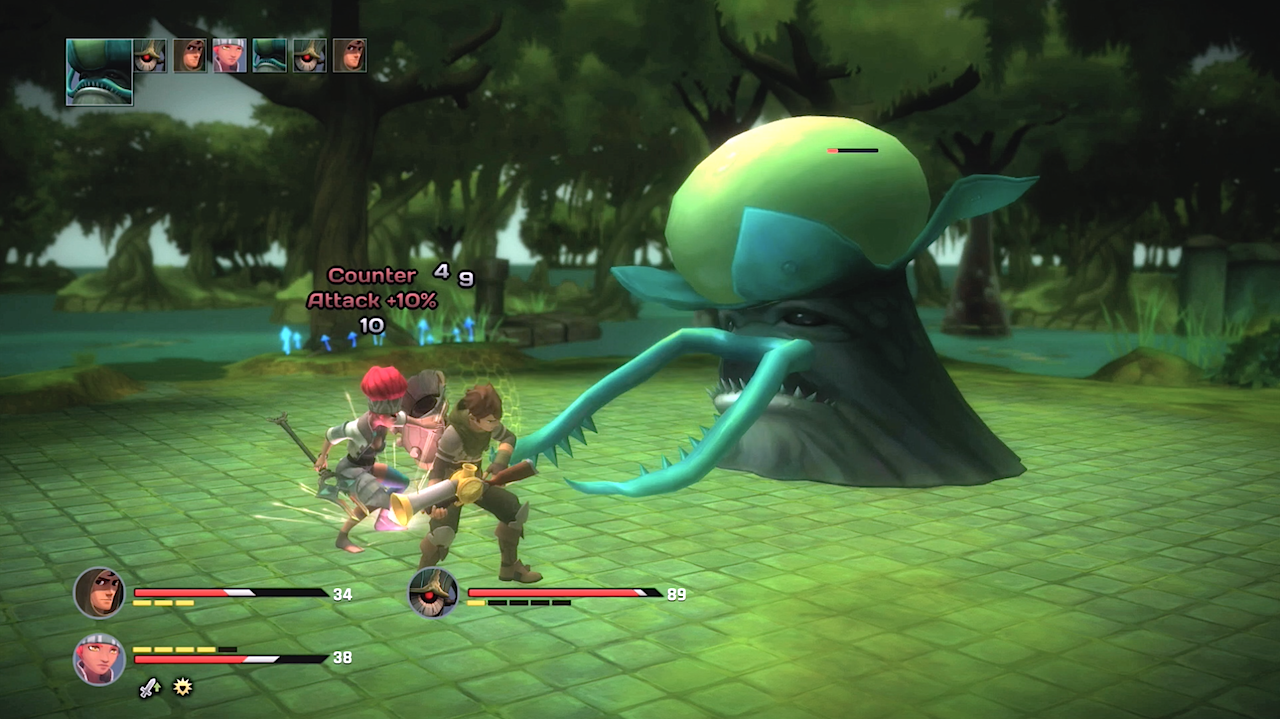Inspect the yellow starburst status icon
Screen dimensions: 1280x719
pyautogui.click(x=182, y=687)
